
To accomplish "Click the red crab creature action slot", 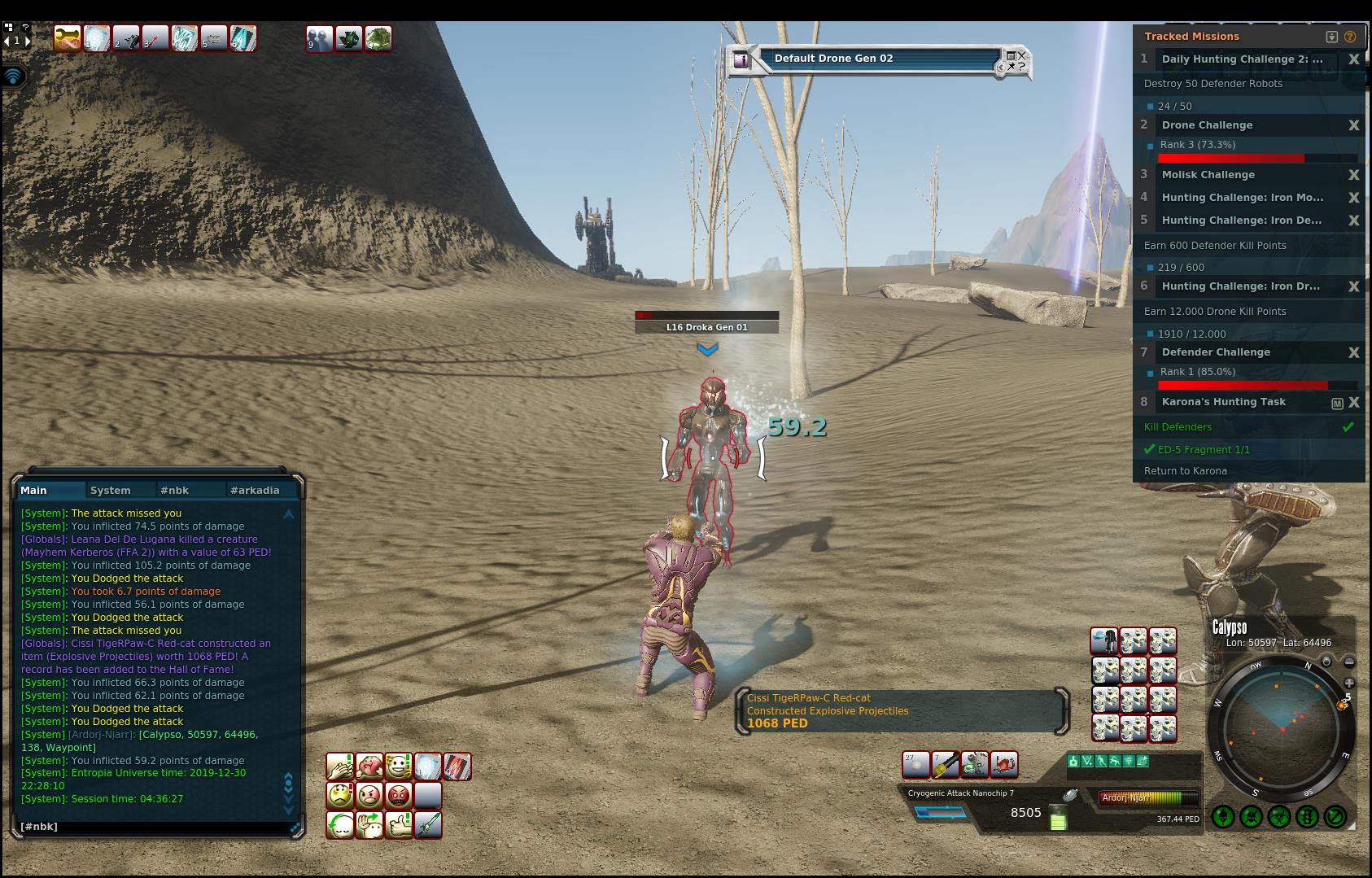I will (x=1004, y=764).
